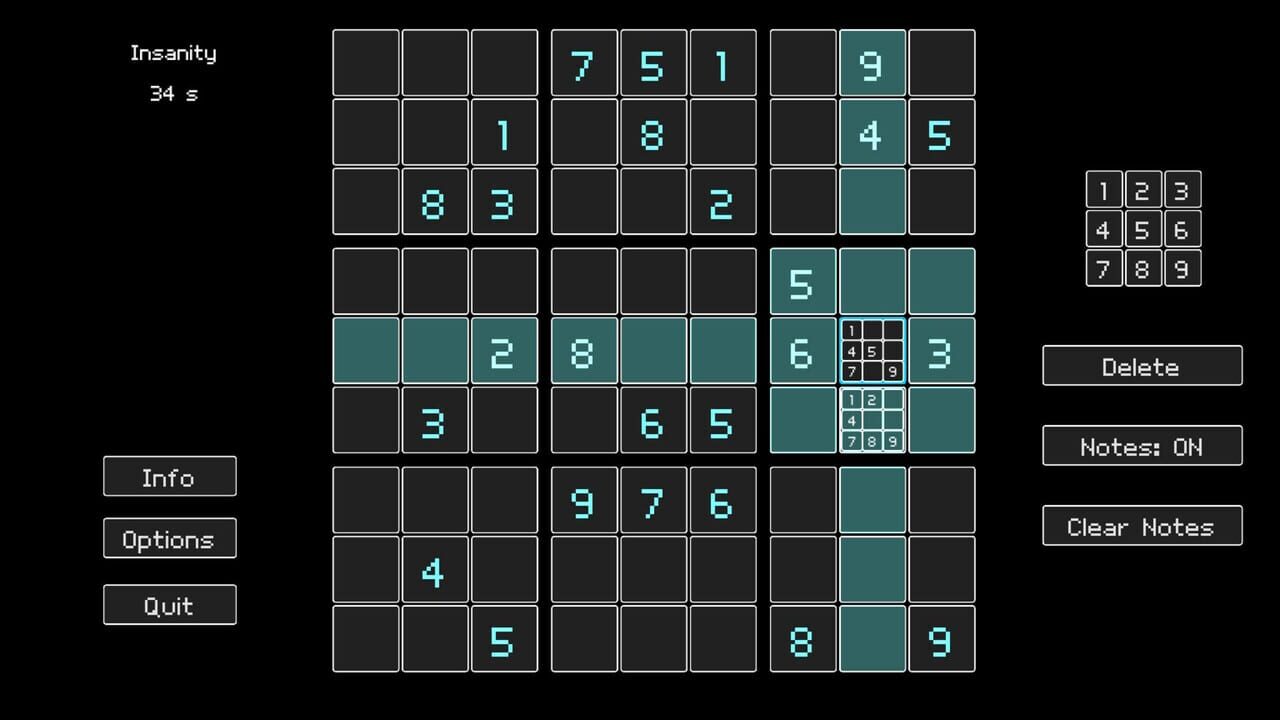Open the Info panel
The width and height of the screenshot is (1280, 720).
(x=169, y=477)
